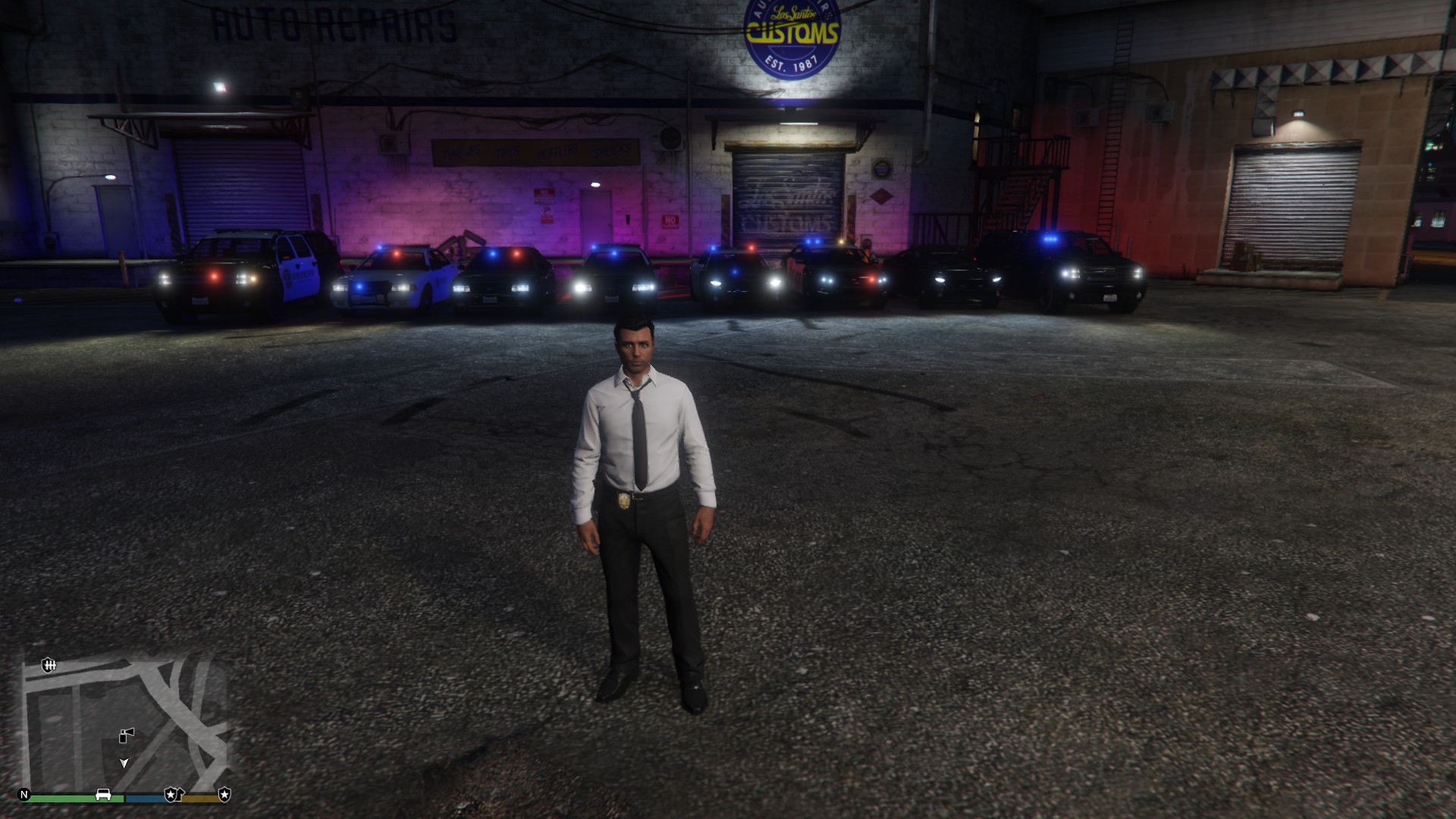The image size is (1456, 819).
Task: Select the player arrow on the minimap
Action: 124,763
